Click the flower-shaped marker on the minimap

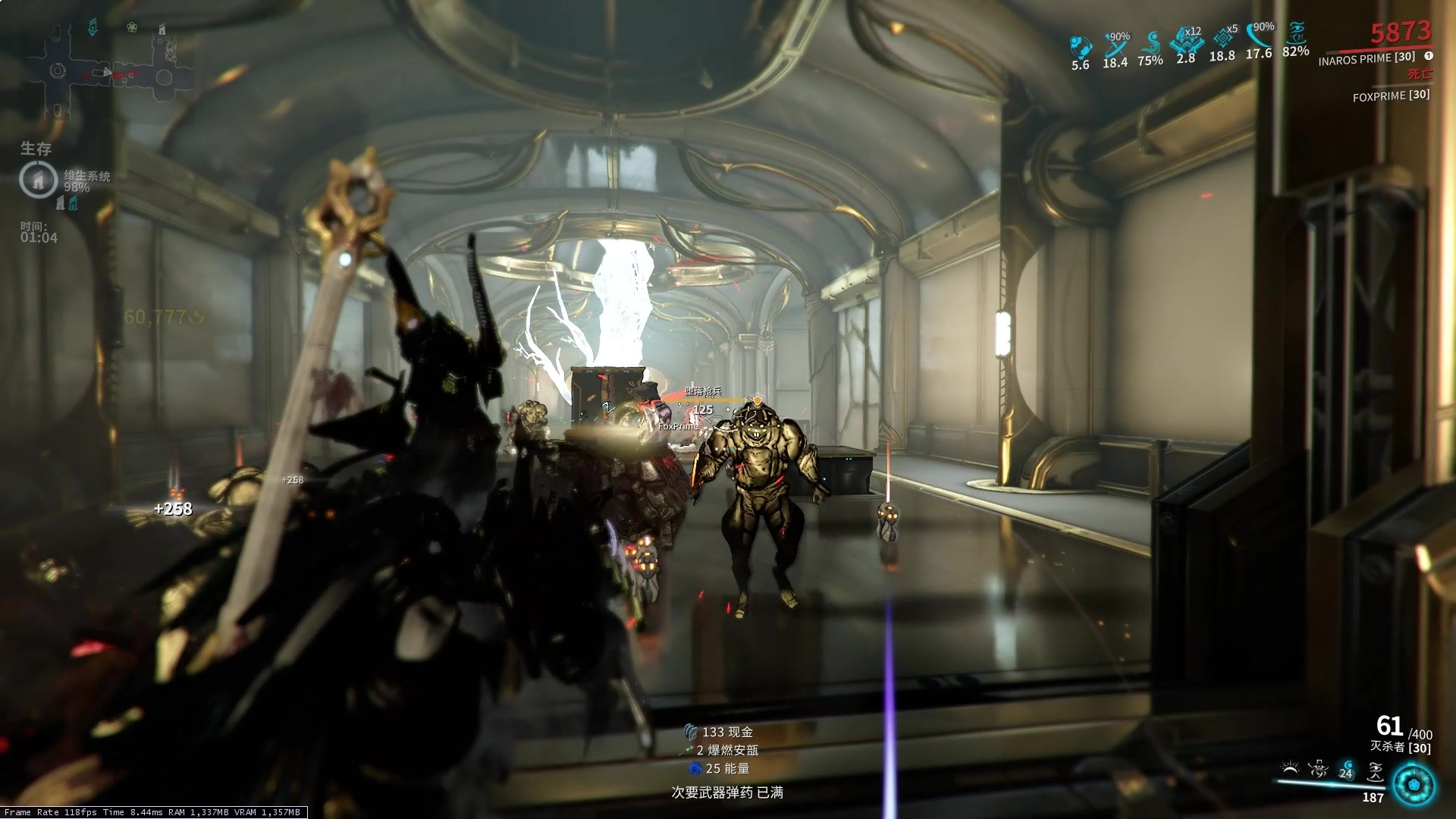point(132,28)
